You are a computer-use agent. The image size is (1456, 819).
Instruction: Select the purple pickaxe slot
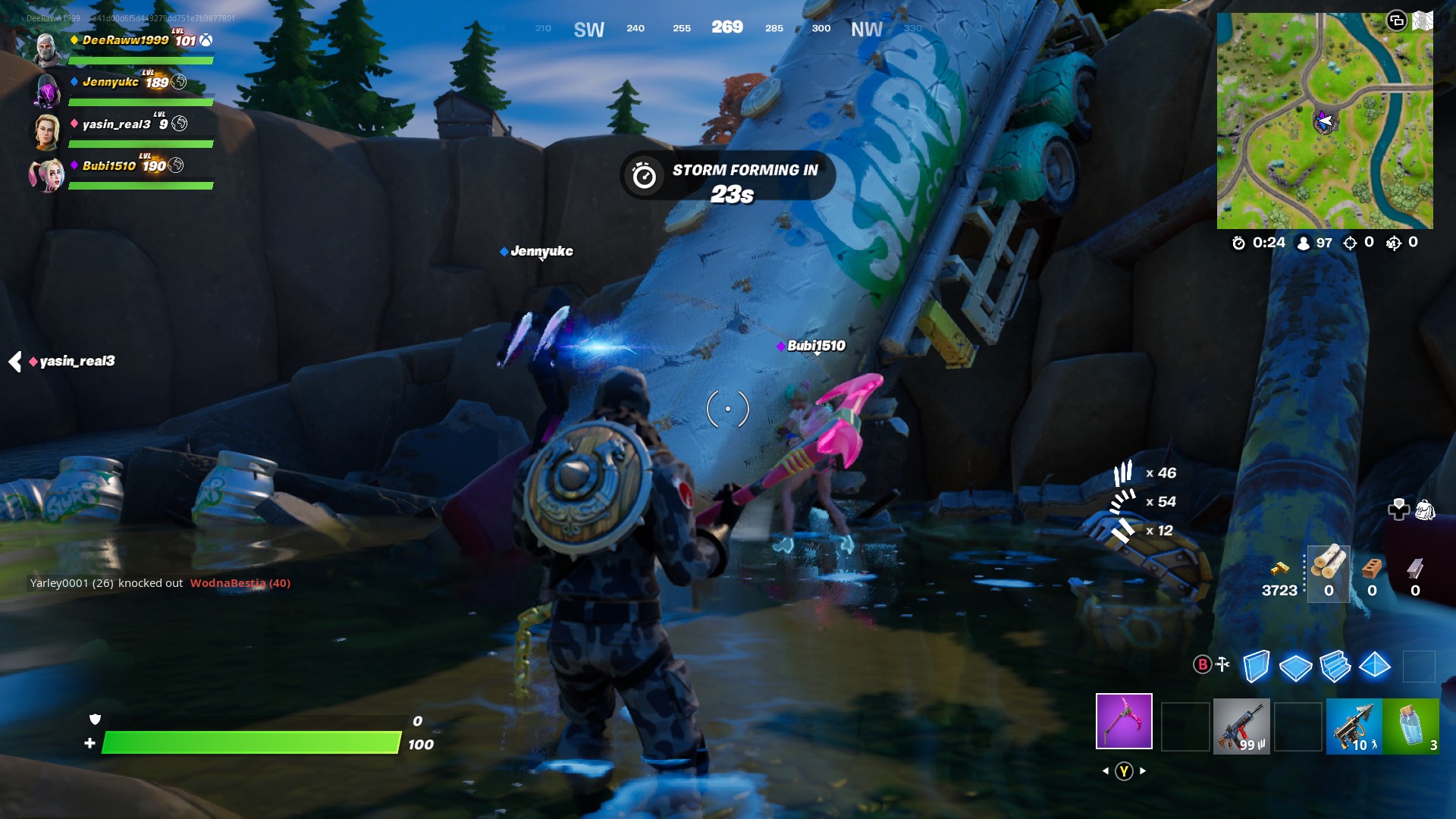point(1123,720)
